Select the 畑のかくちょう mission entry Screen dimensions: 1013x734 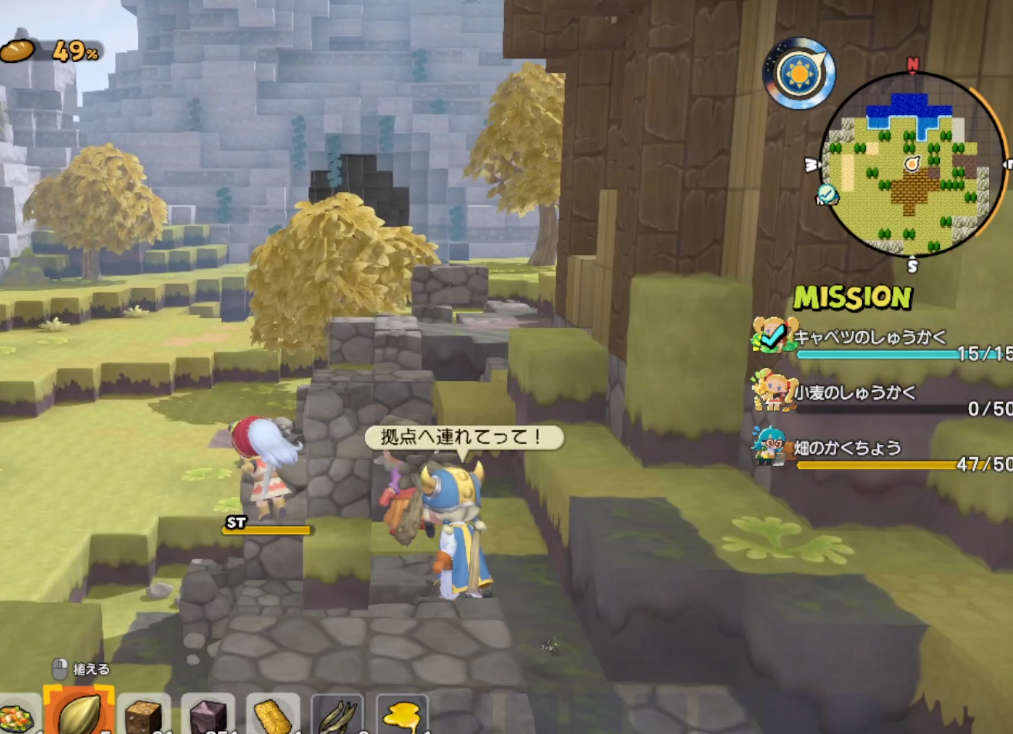[x=850, y=447]
